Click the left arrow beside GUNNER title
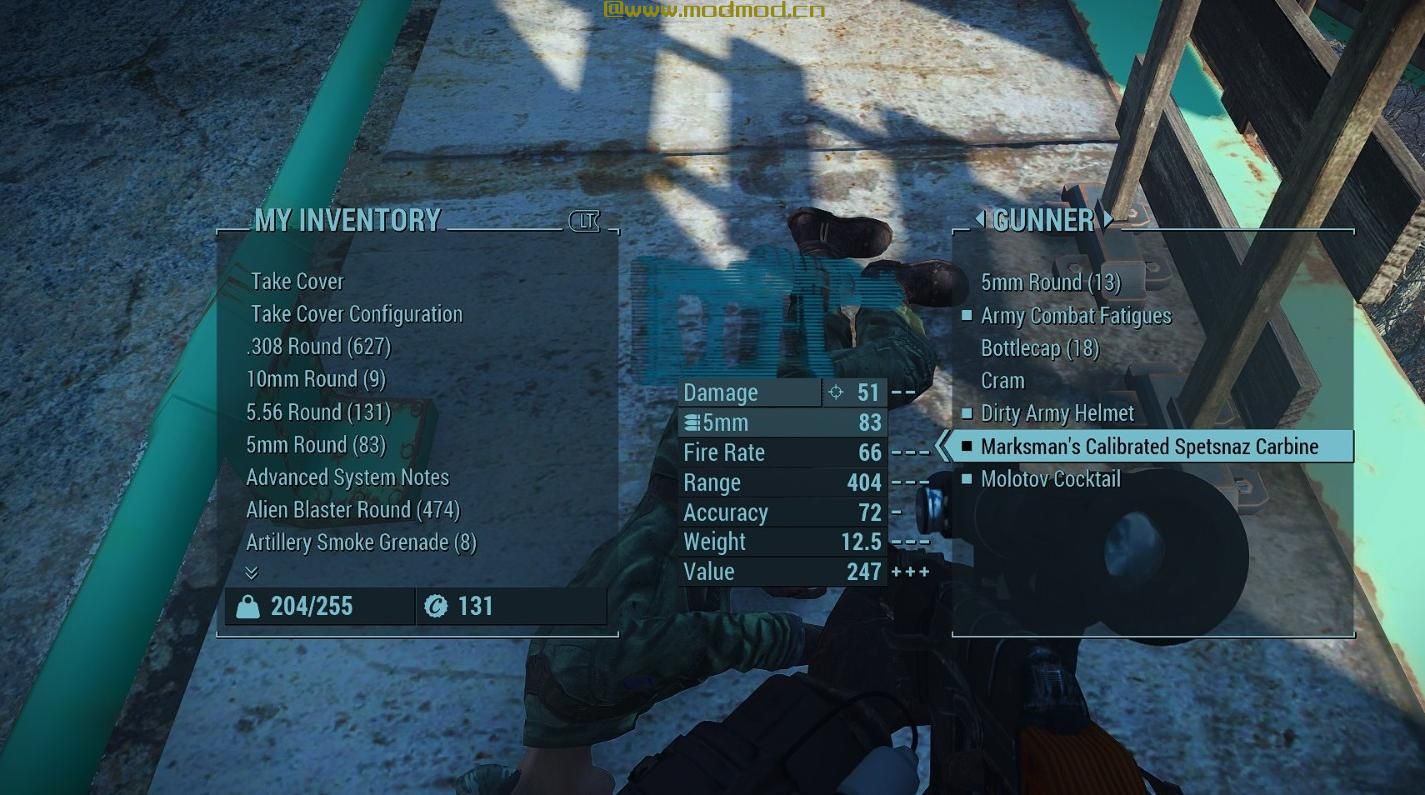The height and width of the screenshot is (795, 1425). (979, 218)
